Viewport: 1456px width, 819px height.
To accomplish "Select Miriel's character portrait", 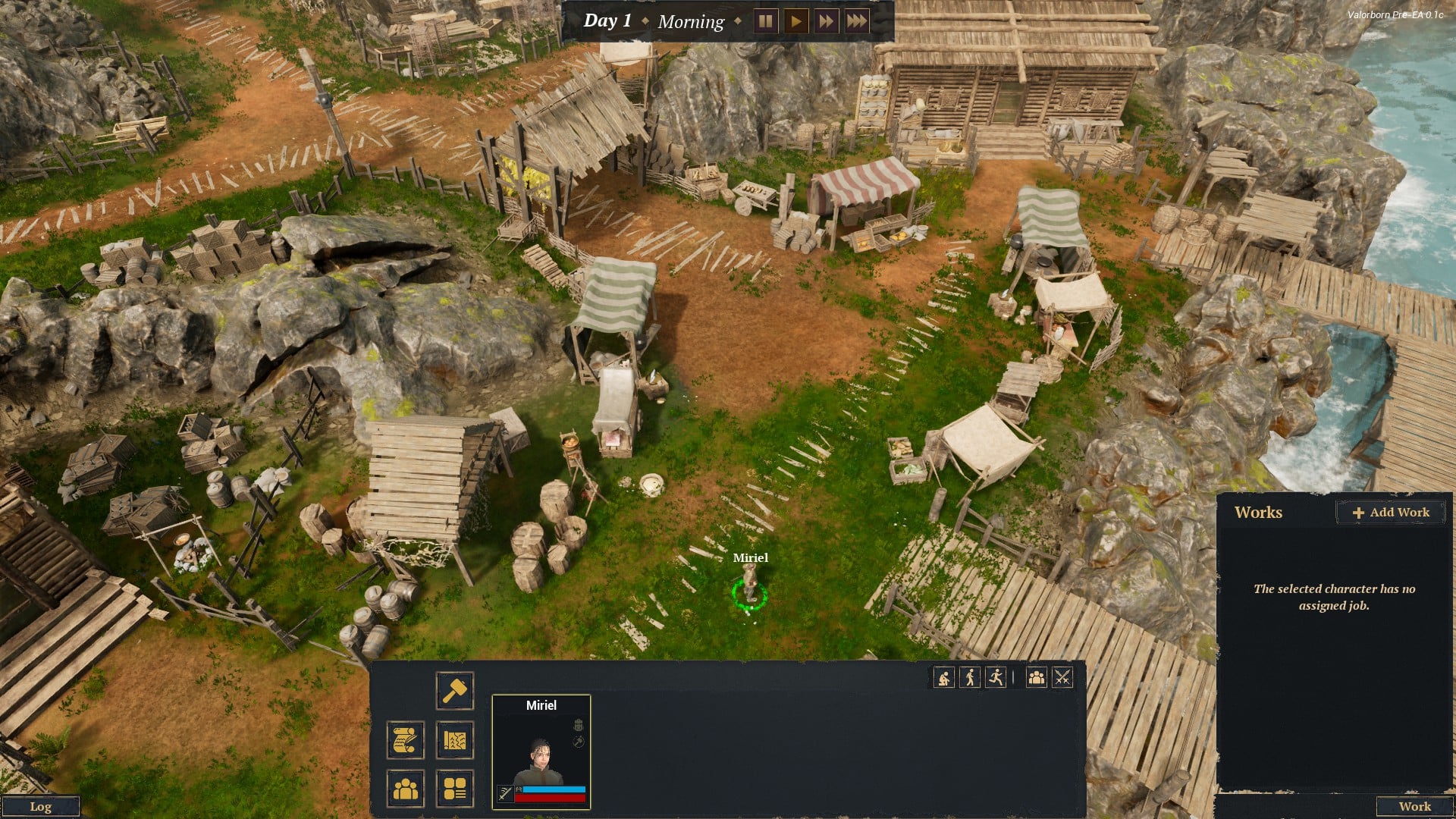I will 541,751.
